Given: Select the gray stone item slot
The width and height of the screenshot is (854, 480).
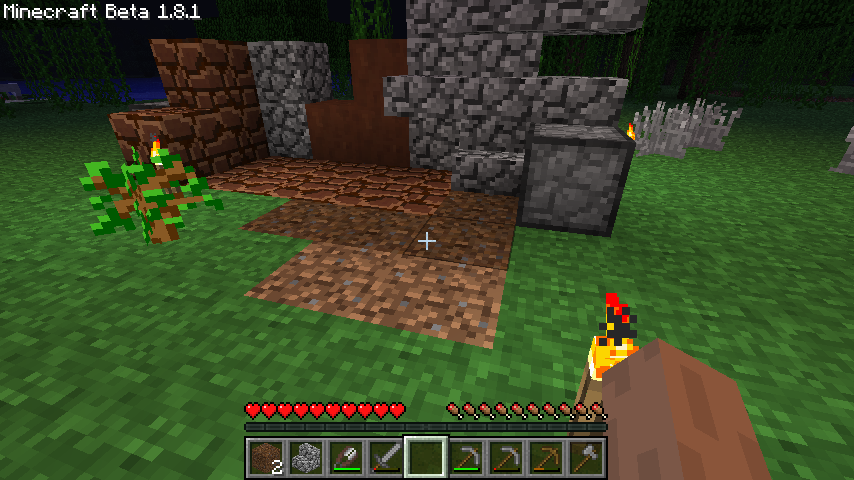Looking at the screenshot, I should click(x=306, y=458).
